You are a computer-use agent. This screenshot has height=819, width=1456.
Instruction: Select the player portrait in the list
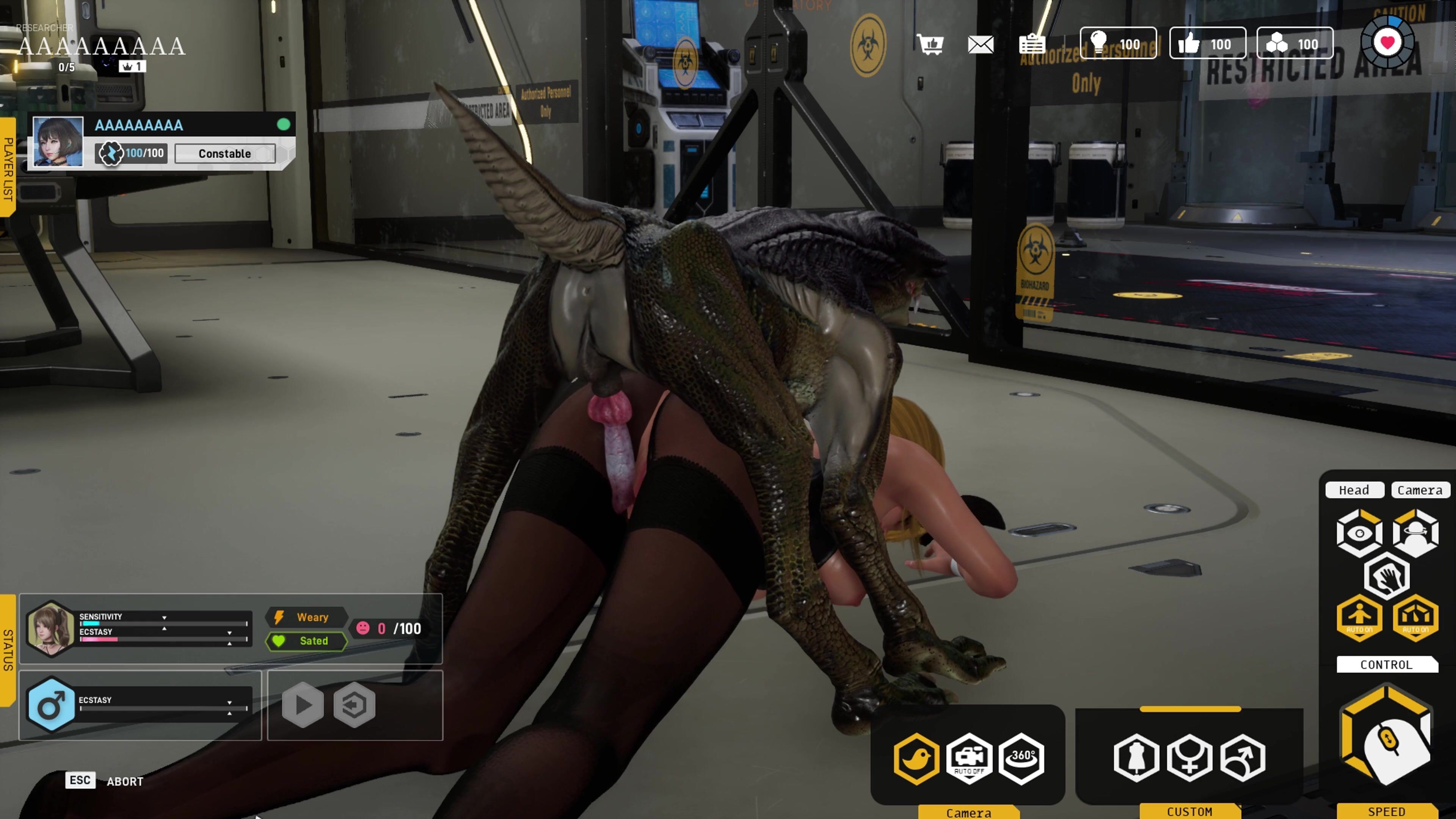pos(58,141)
